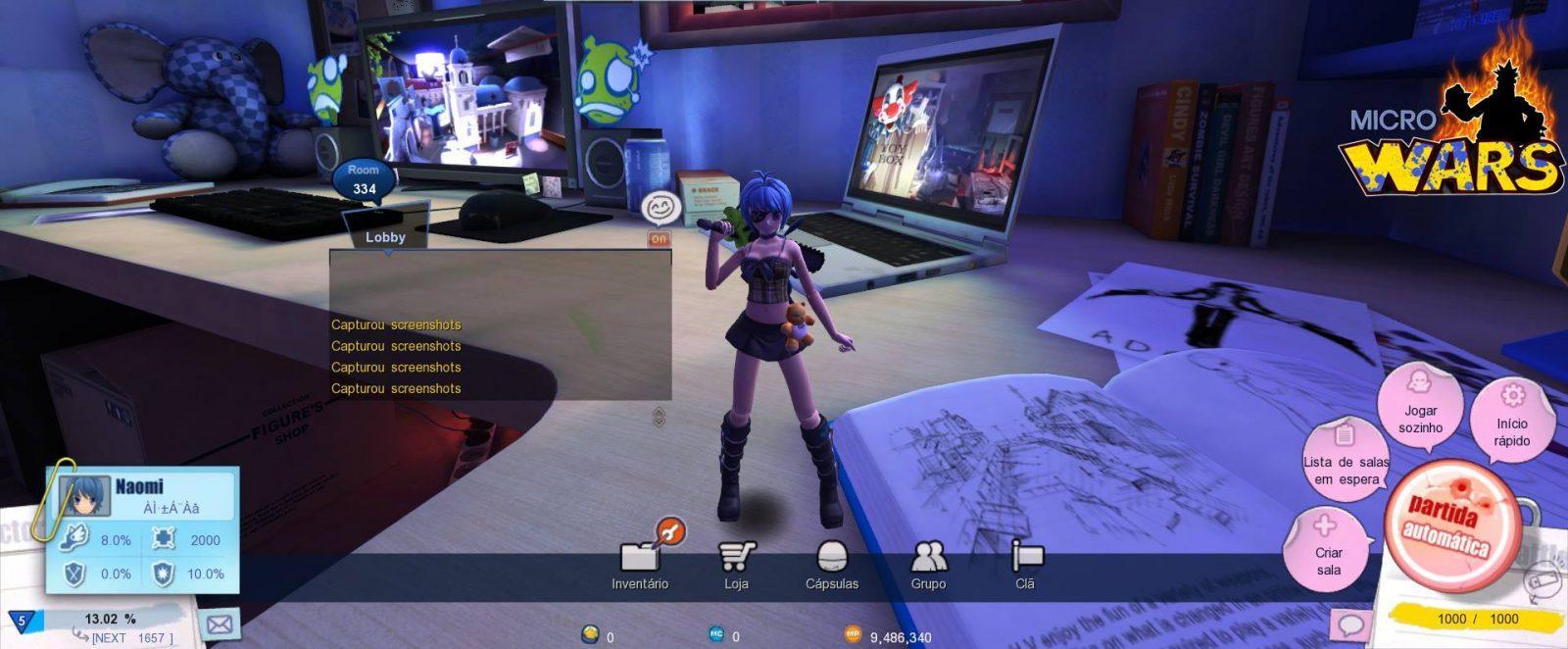The width and height of the screenshot is (1568, 649).
Task: Open the mail envelope inbox
Action: pos(220,623)
